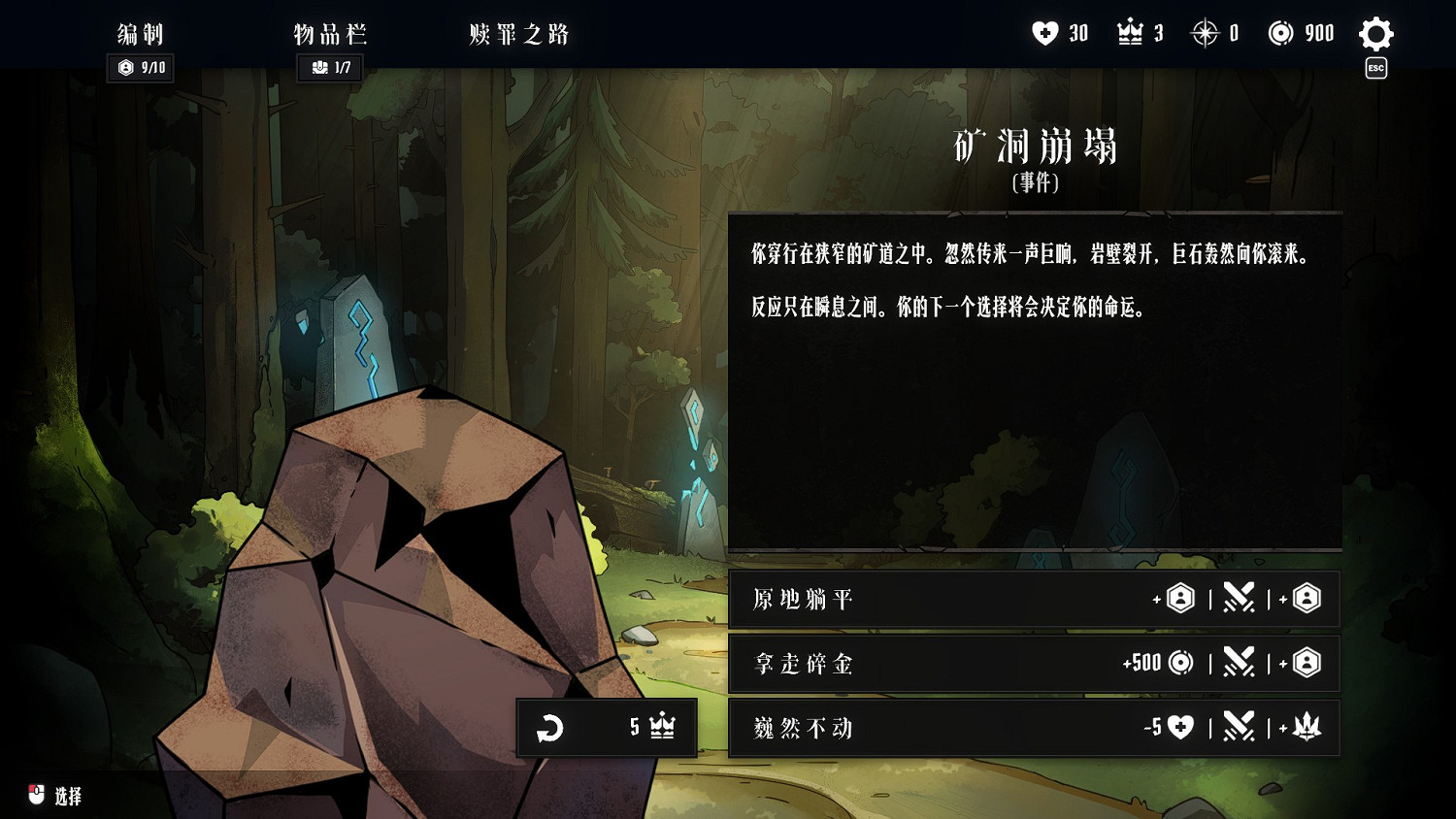
Task: Click the crossed swords icon on 原地躺平 row
Action: 1239,599
